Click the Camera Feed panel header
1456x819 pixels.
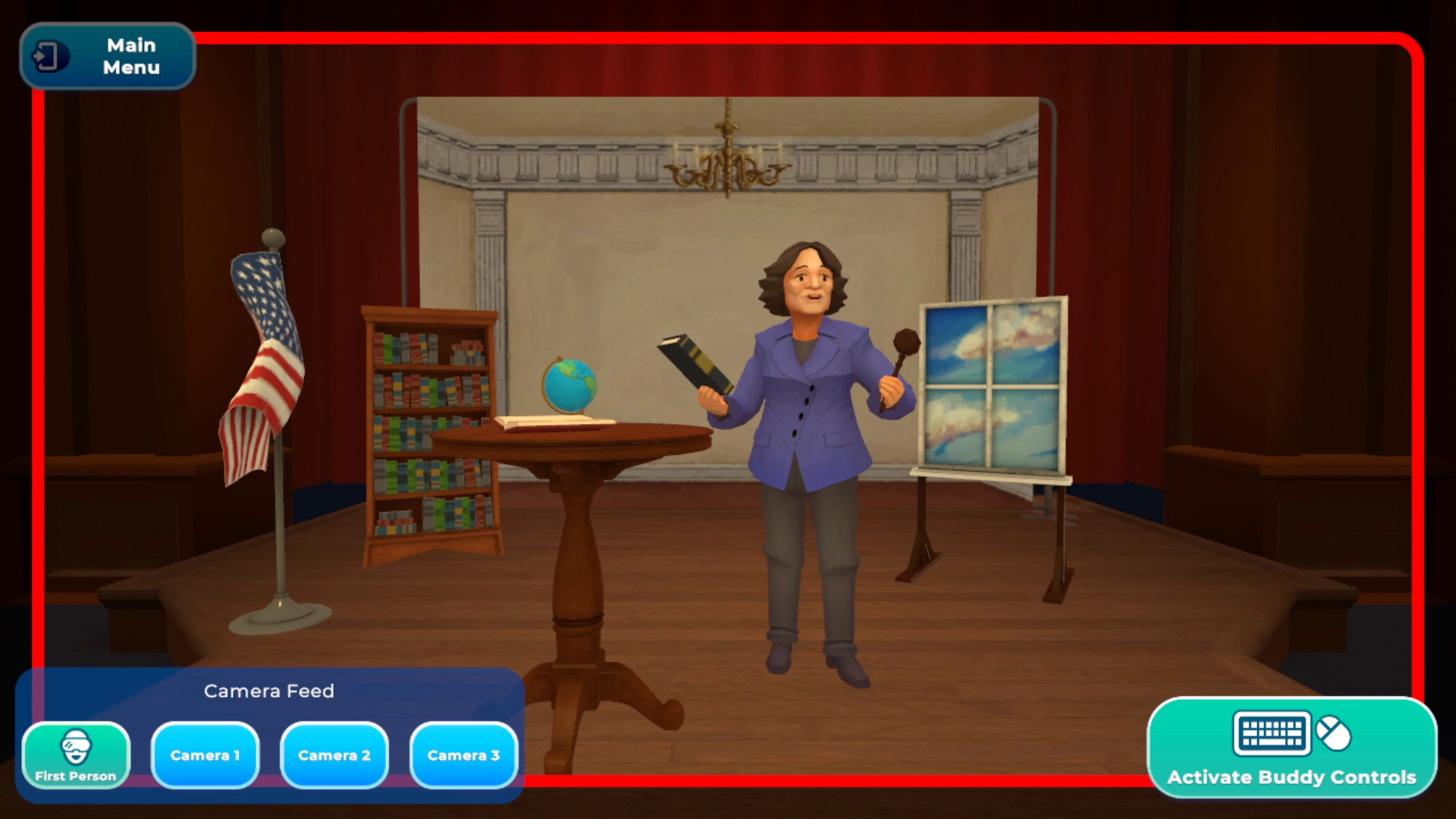pos(269,691)
